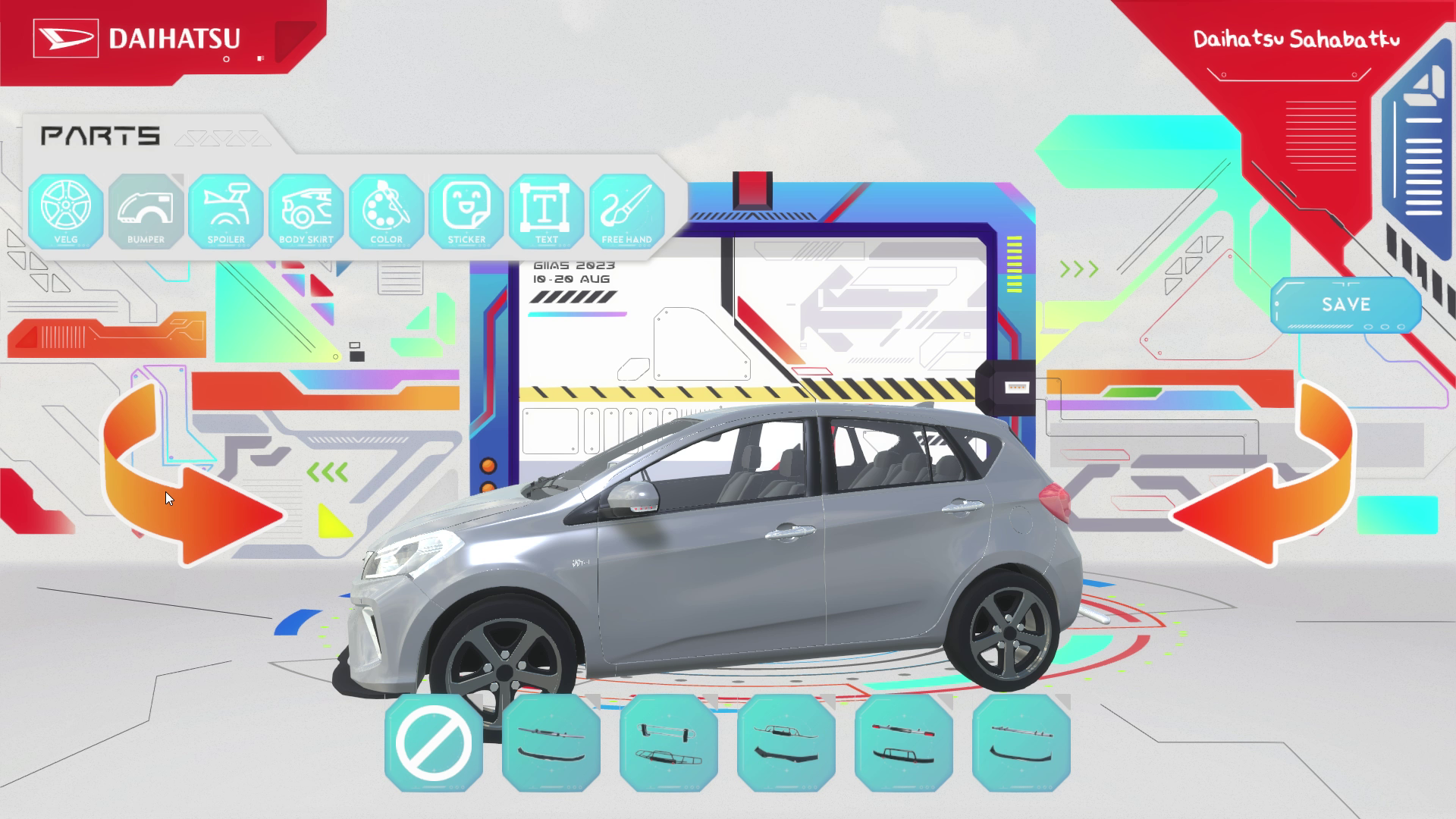Remove bumper with the no-part option
Screen dimensions: 1456x819
tap(434, 743)
